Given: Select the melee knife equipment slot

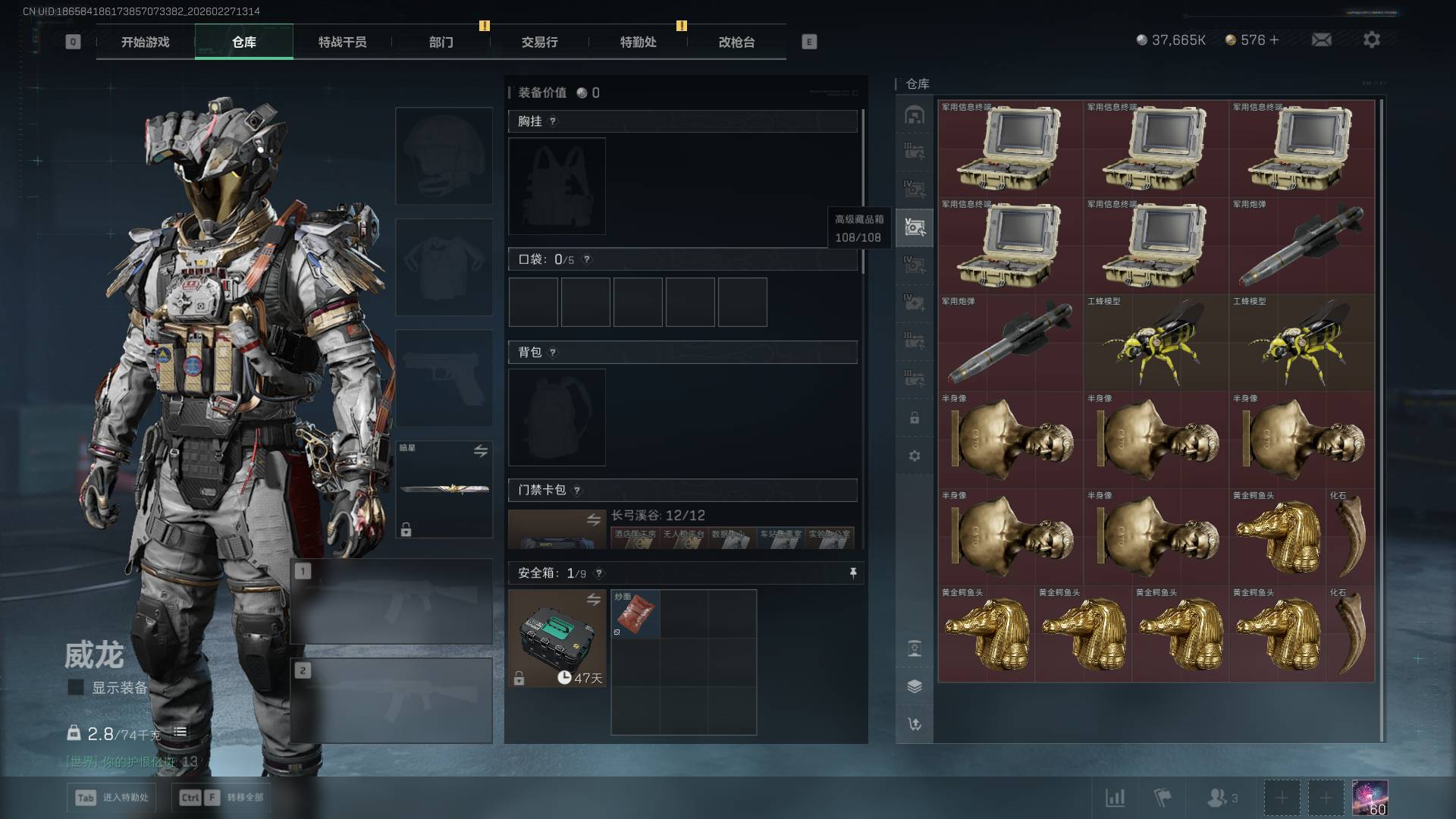Looking at the screenshot, I should pos(444,489).
